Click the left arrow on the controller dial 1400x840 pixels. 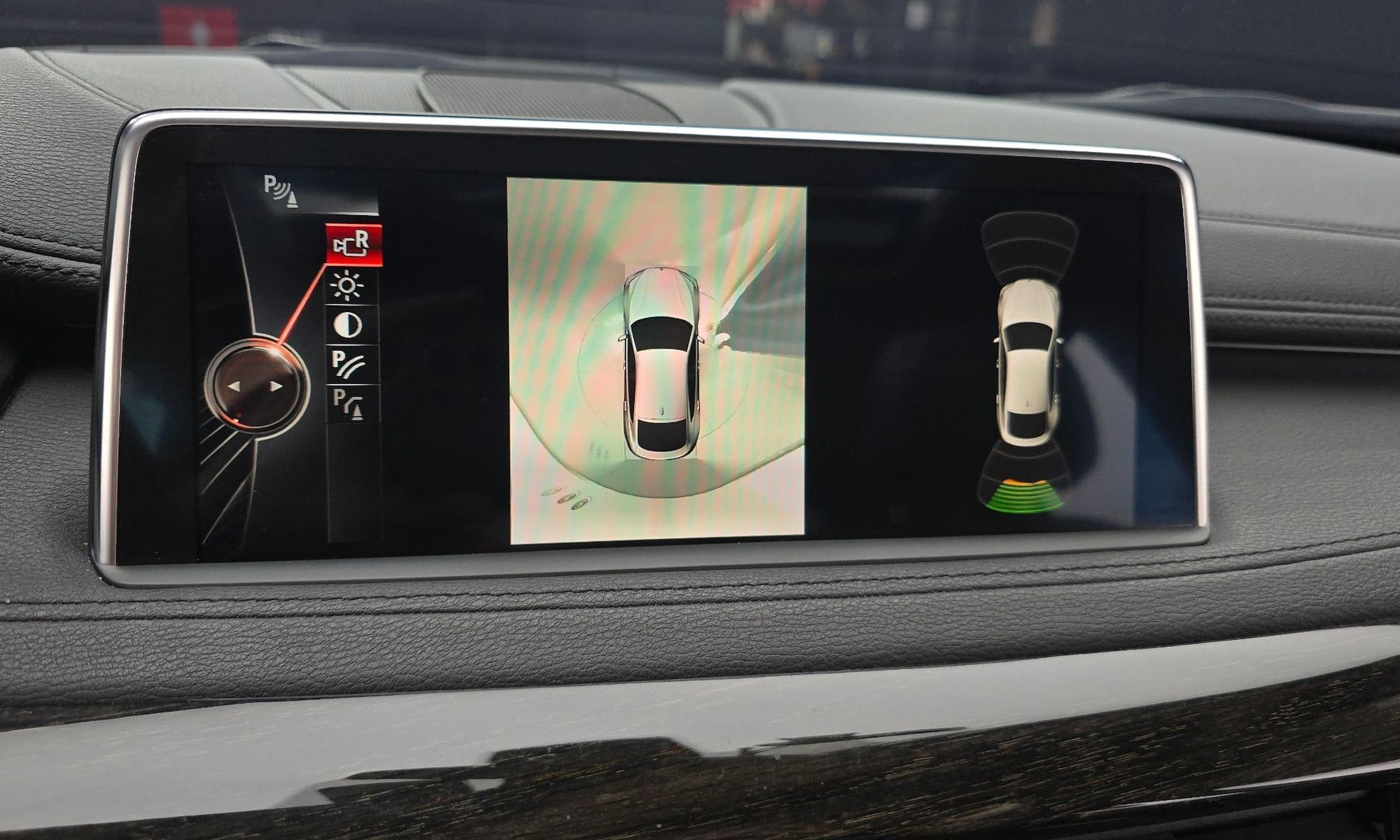[234, 386]
